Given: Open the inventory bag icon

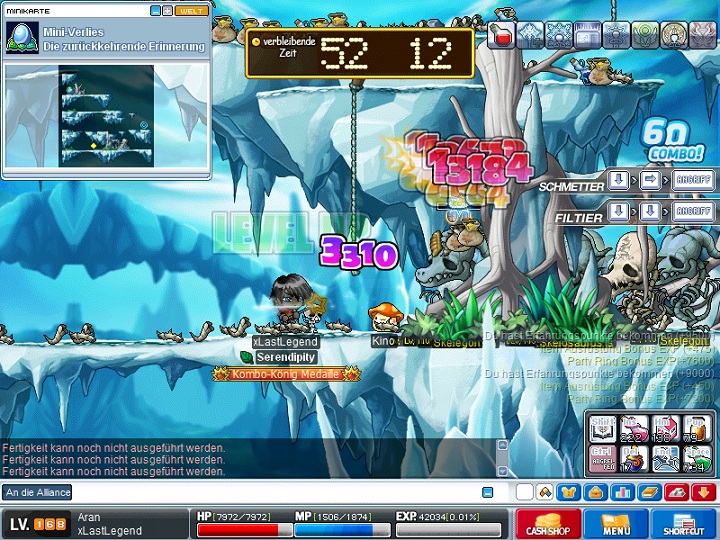Looking at the screenshot, I should 594,492.
